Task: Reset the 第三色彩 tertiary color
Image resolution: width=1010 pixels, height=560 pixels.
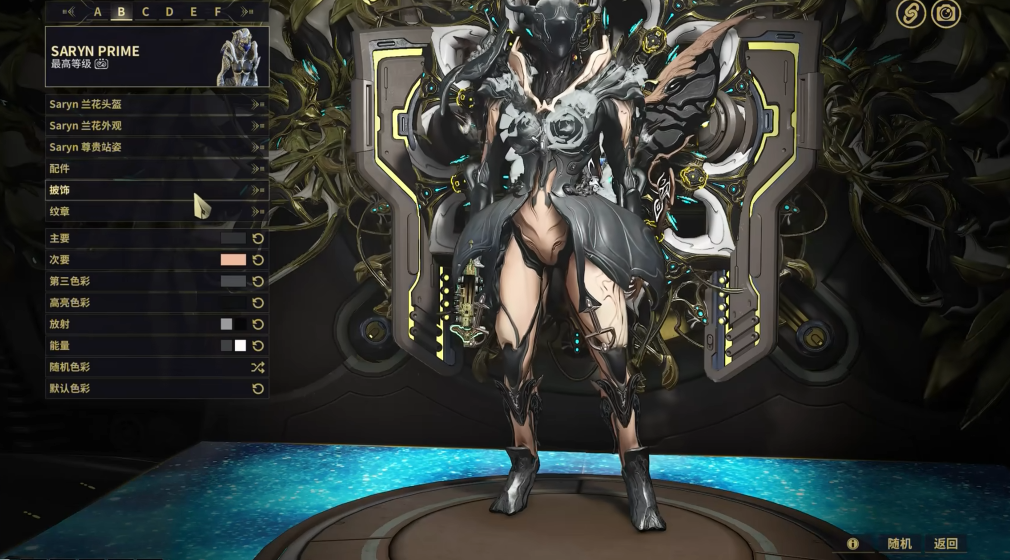Action: click(258, 282)
